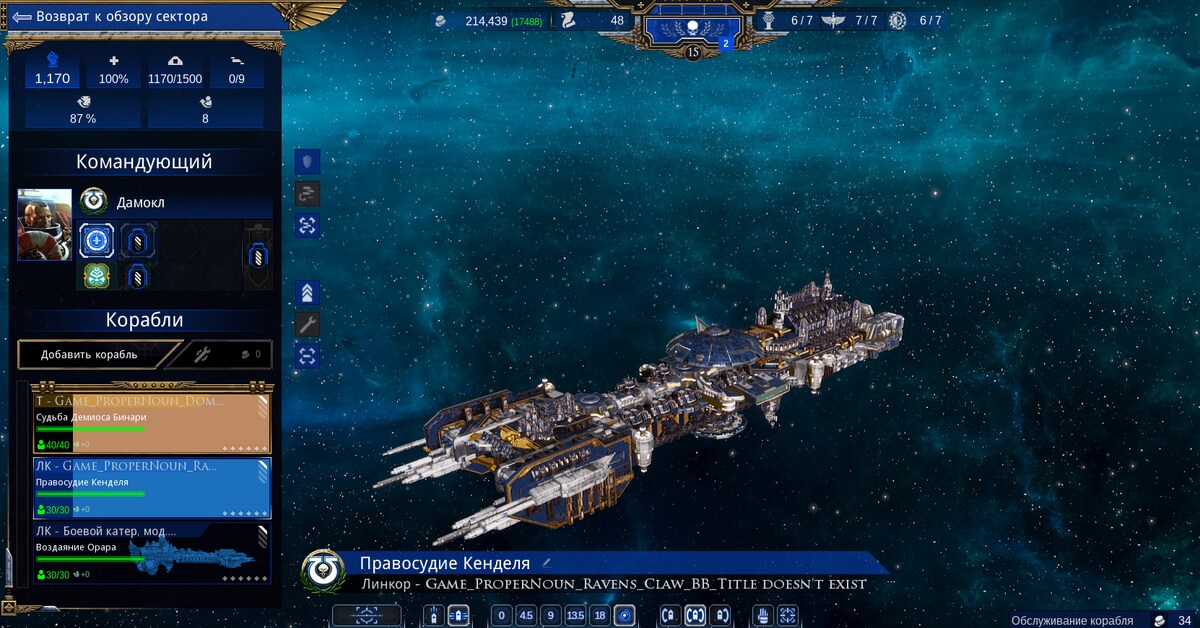This screenshot has width=1200, height=628.
Task: Choose the 13.5 range option
Action: click(x=575, y=615)
